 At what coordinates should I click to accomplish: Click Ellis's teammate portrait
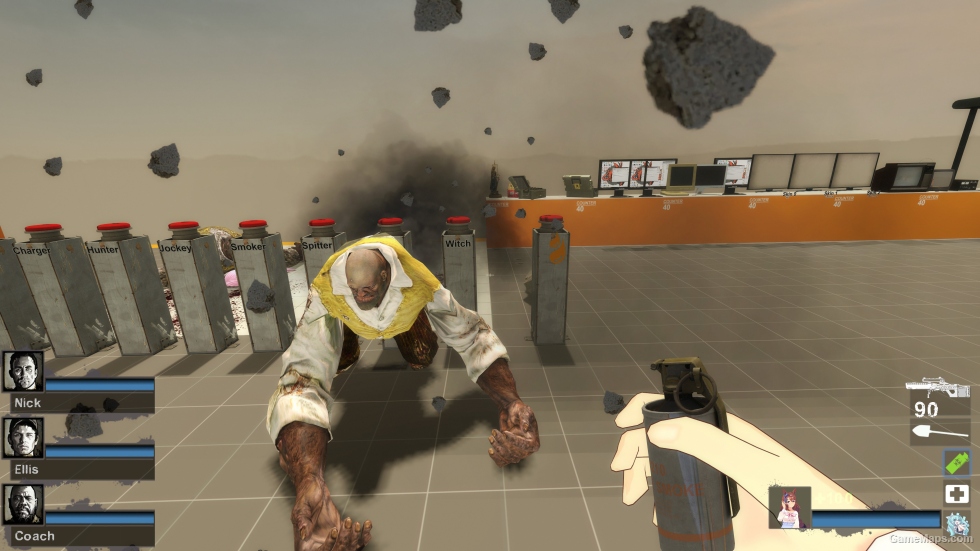coord(23,437)
